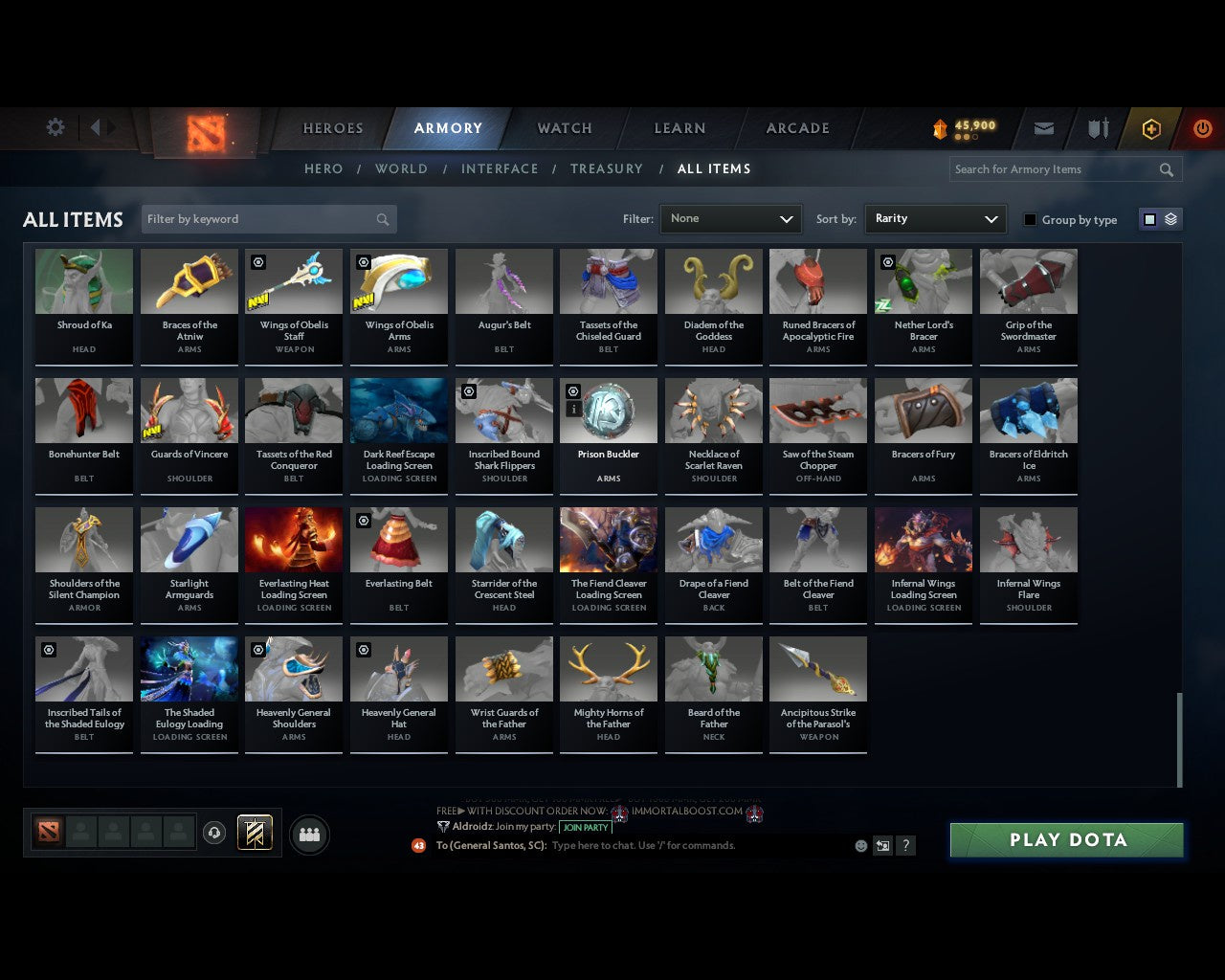Viewport: 1225px width, 980px height.
Task: Open the mail notifications icon
Action: point(1043,128)
